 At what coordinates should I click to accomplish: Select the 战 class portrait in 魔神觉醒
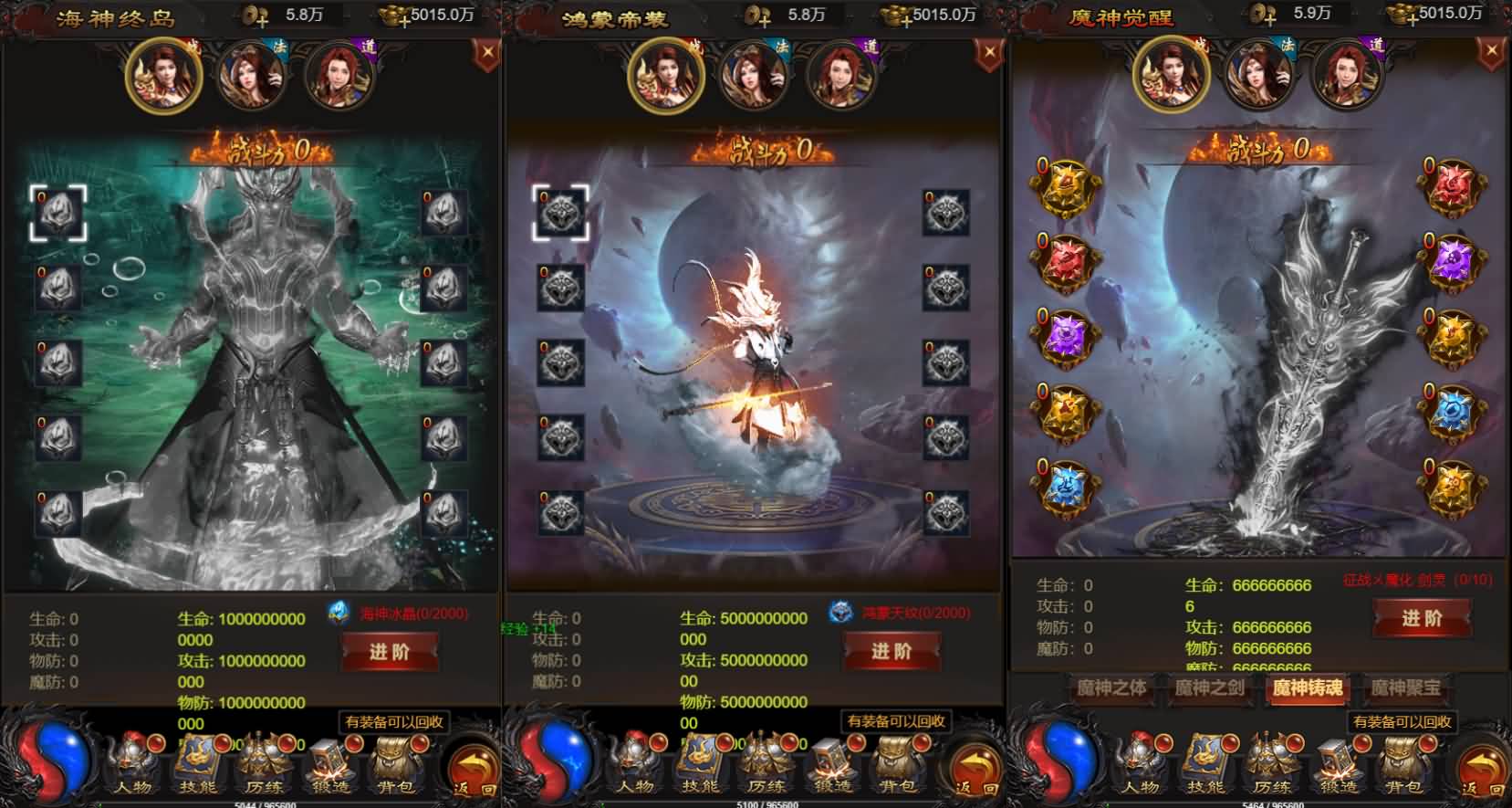click(1173, 78)
